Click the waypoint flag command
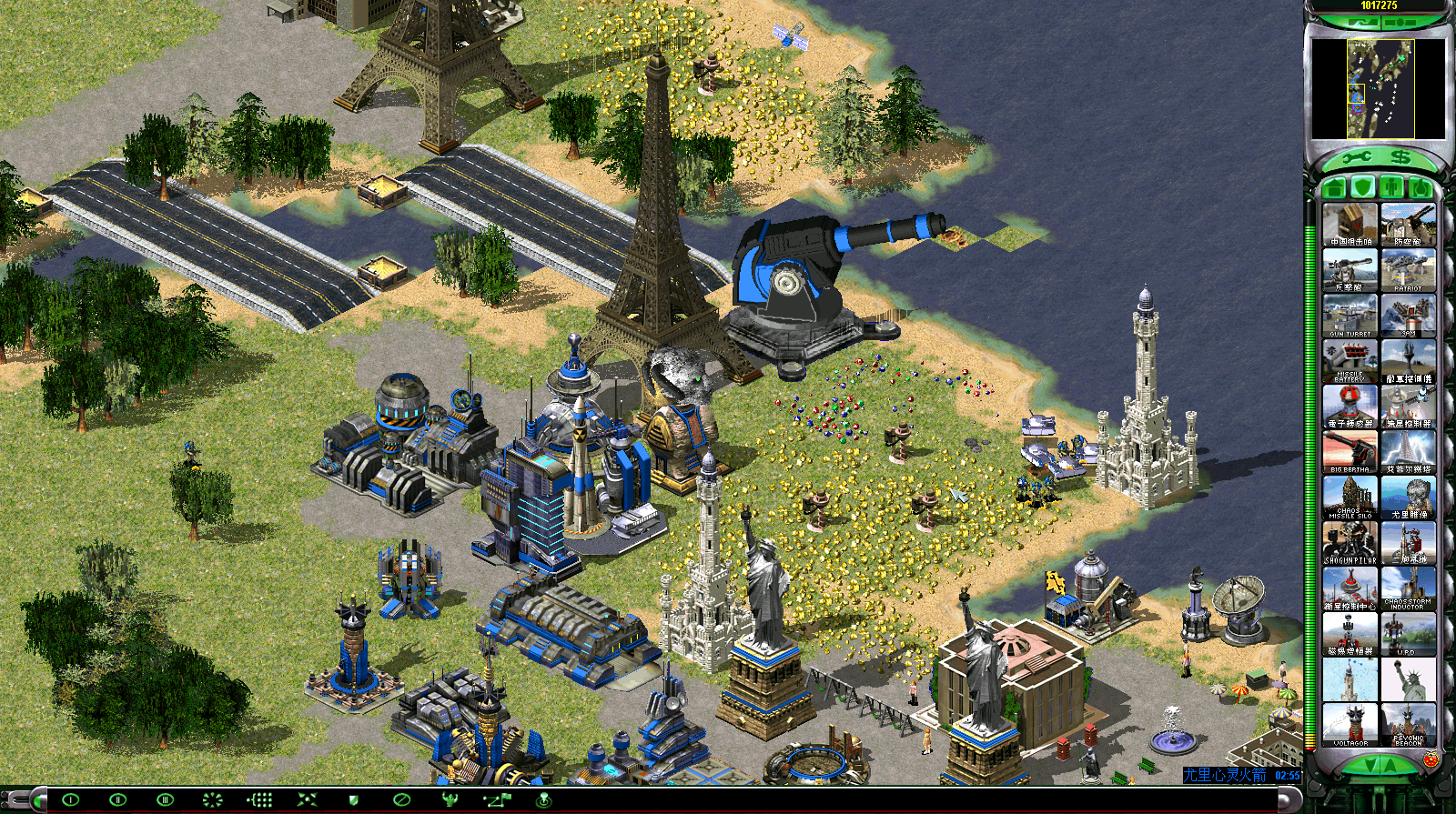1456x814 pixels. 498,800
